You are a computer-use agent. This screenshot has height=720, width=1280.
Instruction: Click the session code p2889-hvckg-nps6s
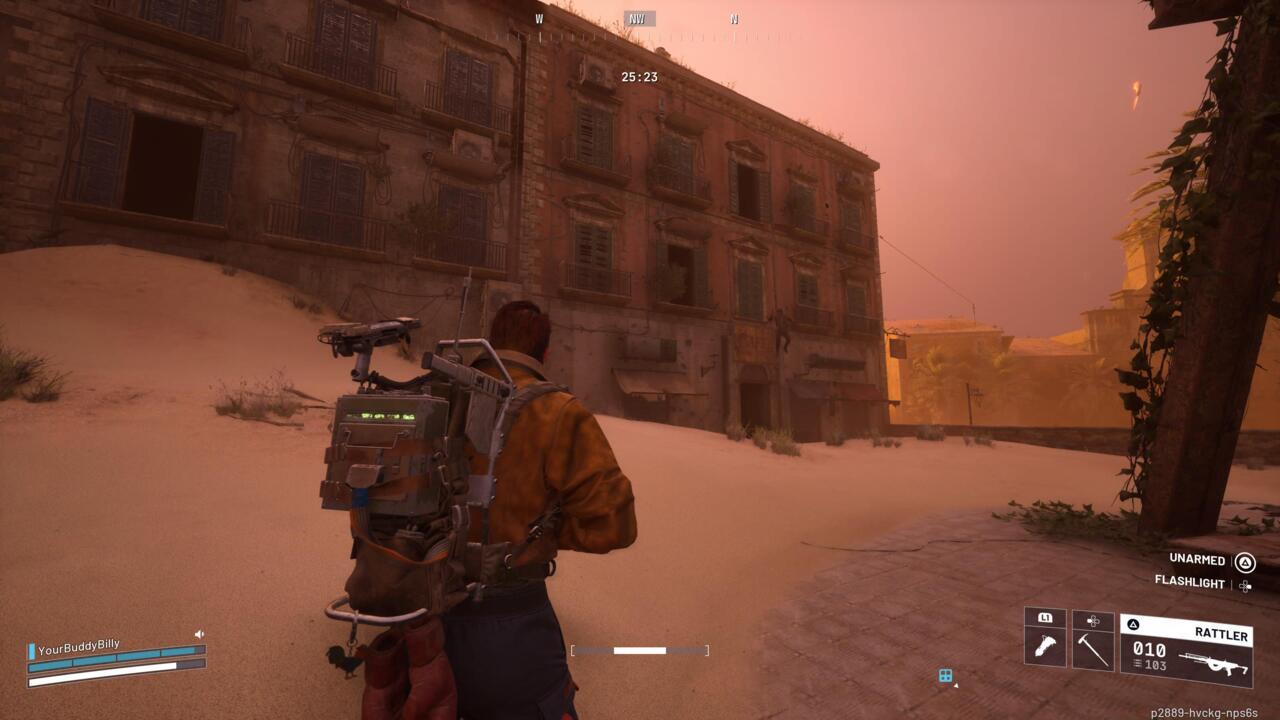click(1203, 712)
